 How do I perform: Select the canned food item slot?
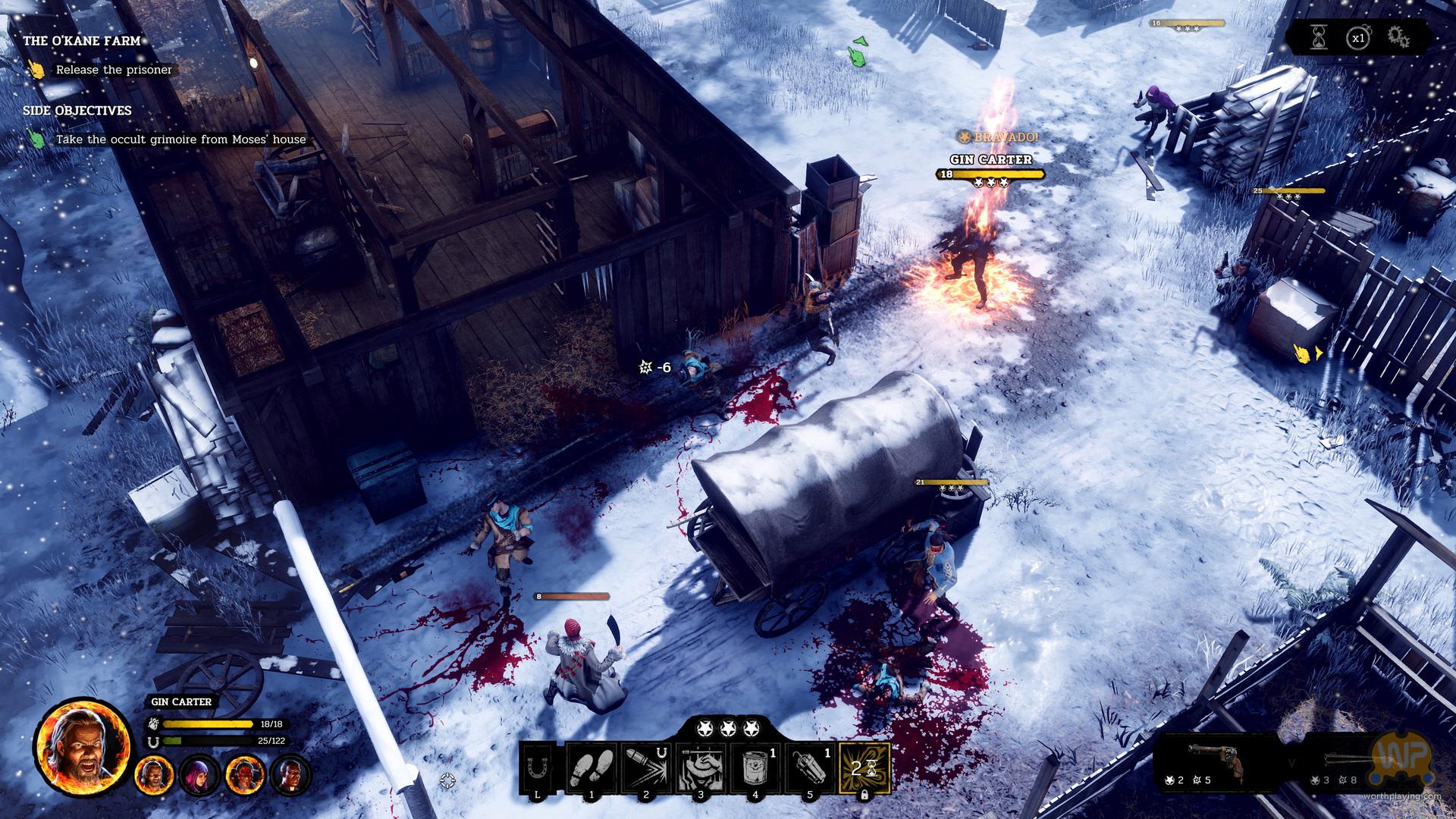click(755, 768)
